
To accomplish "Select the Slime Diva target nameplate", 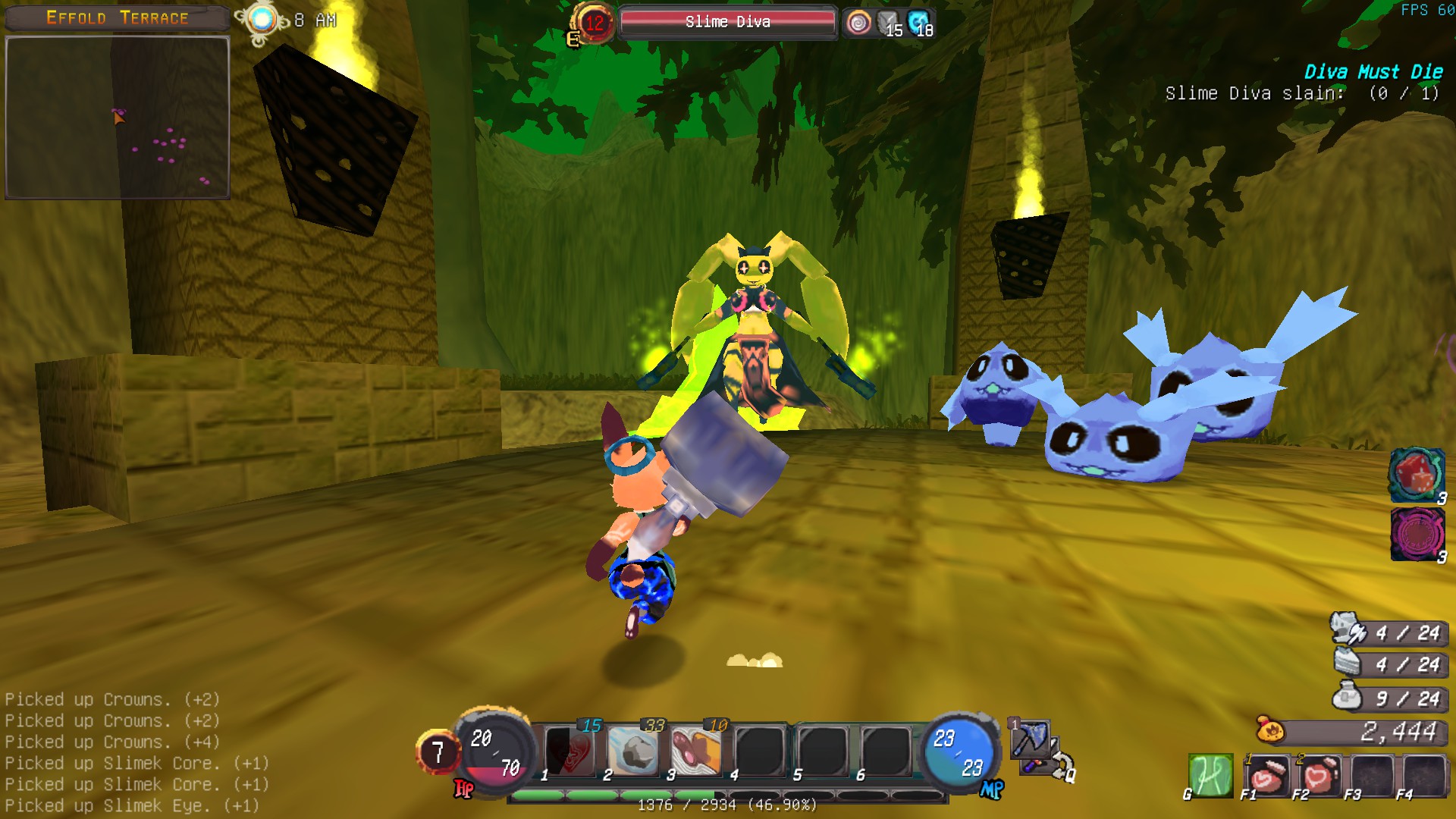I will pos(727,22).
